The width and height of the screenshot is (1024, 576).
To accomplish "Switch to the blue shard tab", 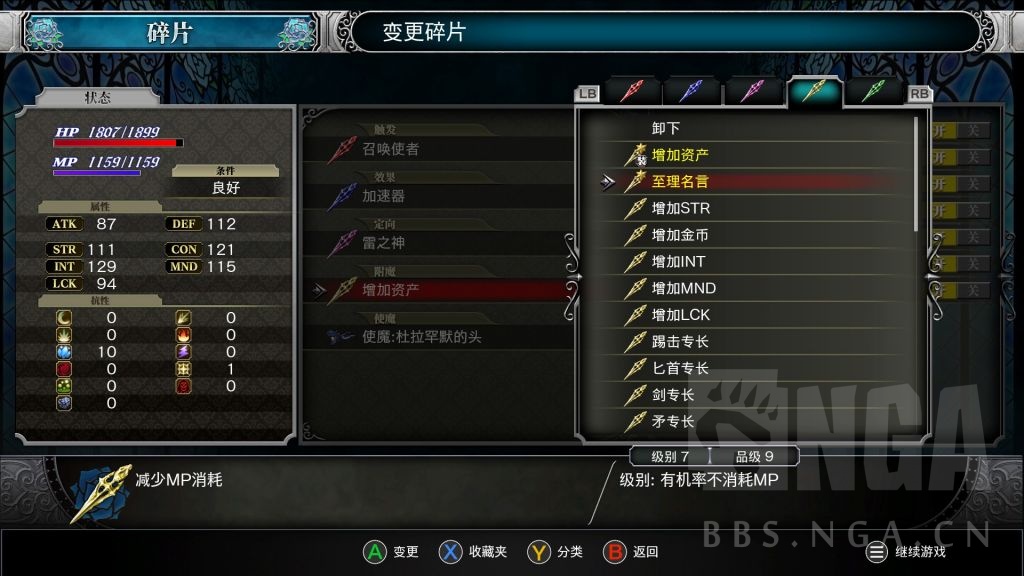I will point(691,92).
